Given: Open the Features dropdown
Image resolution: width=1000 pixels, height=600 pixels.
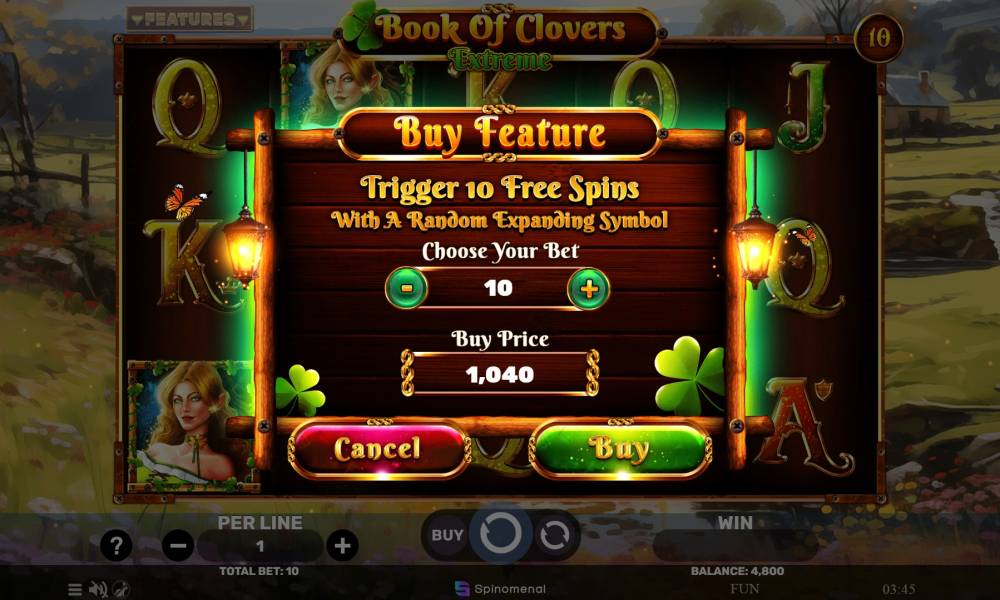Looking at the screenshot, I should click(190, 19).
